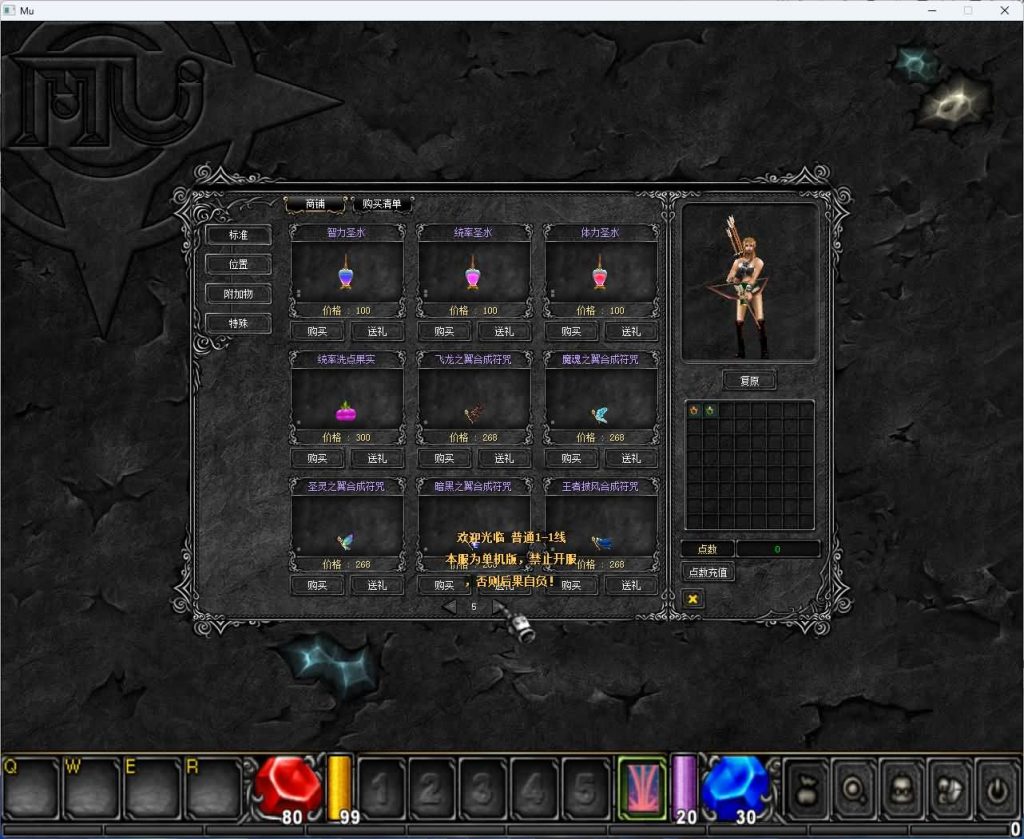Click the power icon in bottom bar
The image size is (1024, 839).
[x=996, y=788]
